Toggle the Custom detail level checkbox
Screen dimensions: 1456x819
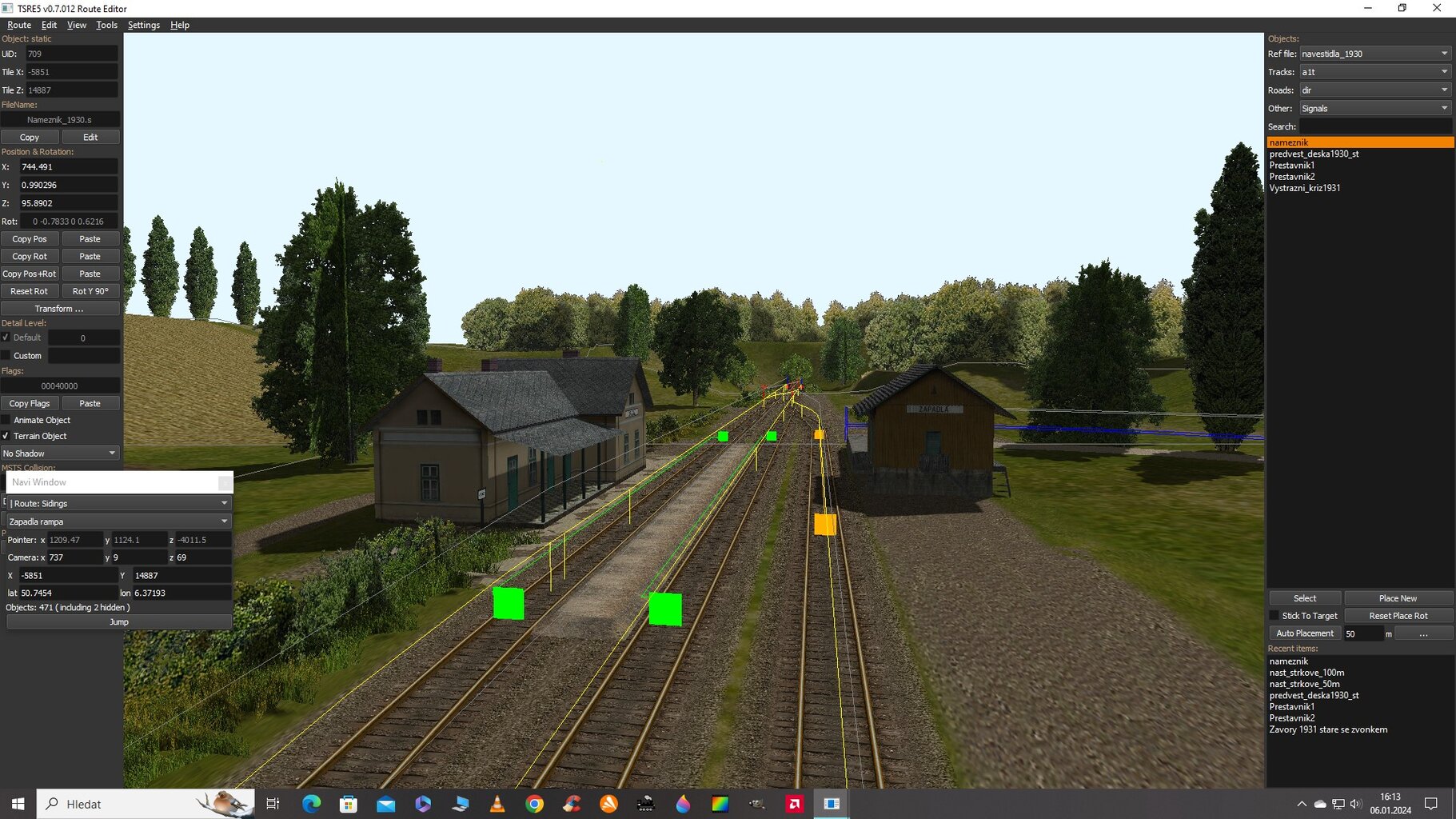click(6, 355)
